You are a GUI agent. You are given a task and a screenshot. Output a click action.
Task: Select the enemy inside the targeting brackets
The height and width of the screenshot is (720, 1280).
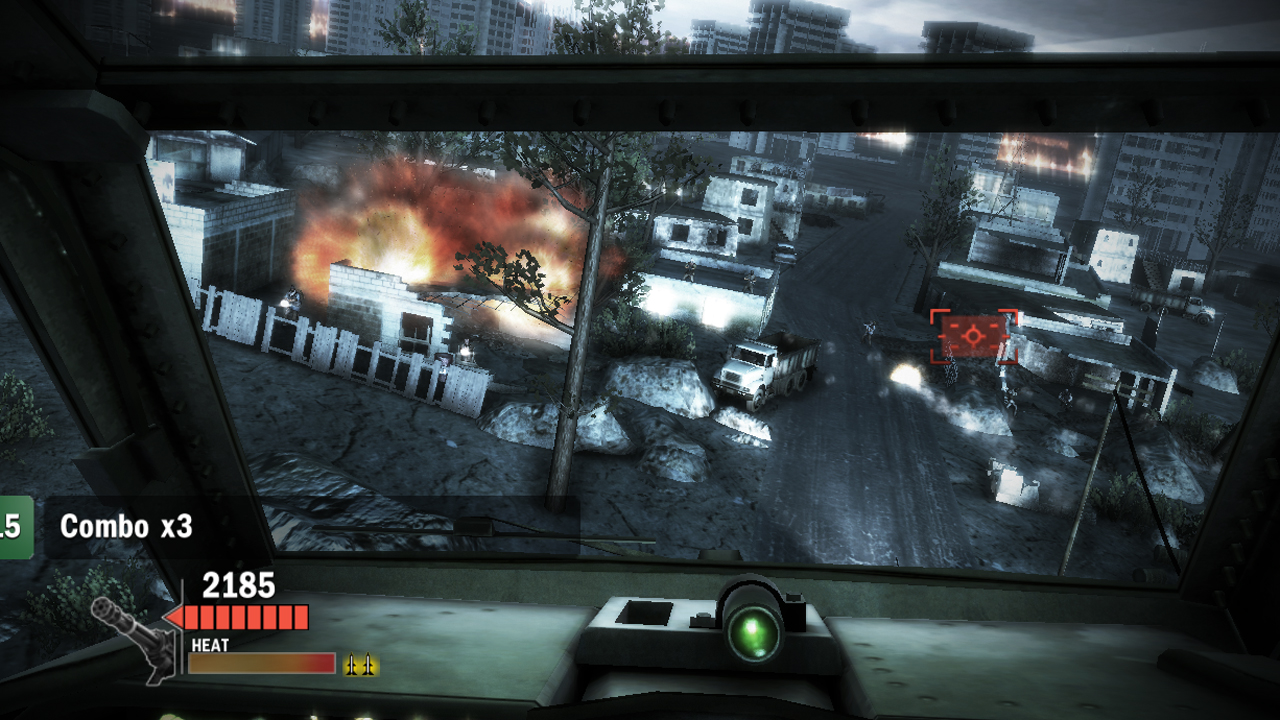(x=972, y=338)
